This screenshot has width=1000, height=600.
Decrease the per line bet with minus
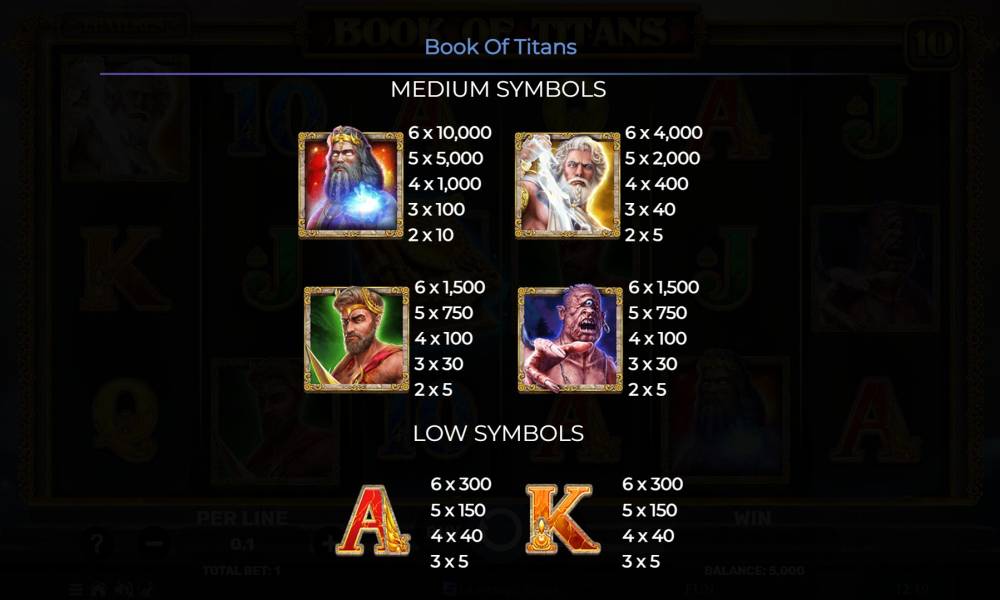tap(153, 545)
